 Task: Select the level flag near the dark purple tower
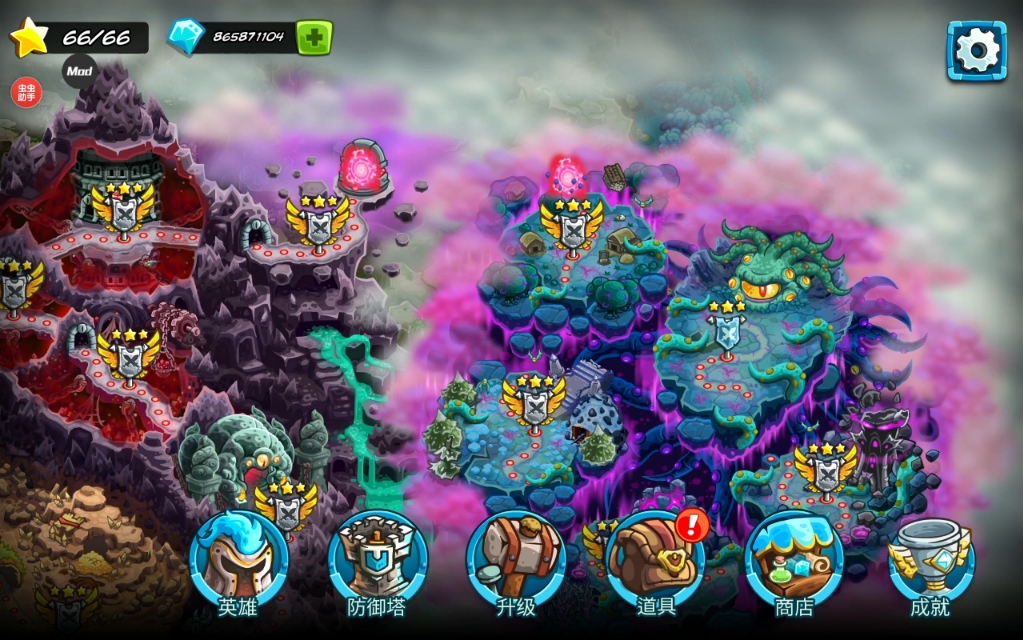pos(825,471)
